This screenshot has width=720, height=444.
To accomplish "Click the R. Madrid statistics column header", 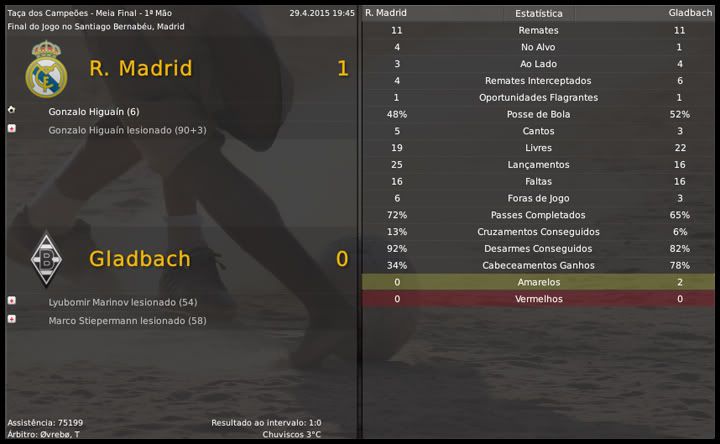I will click(x=386, y=14).
